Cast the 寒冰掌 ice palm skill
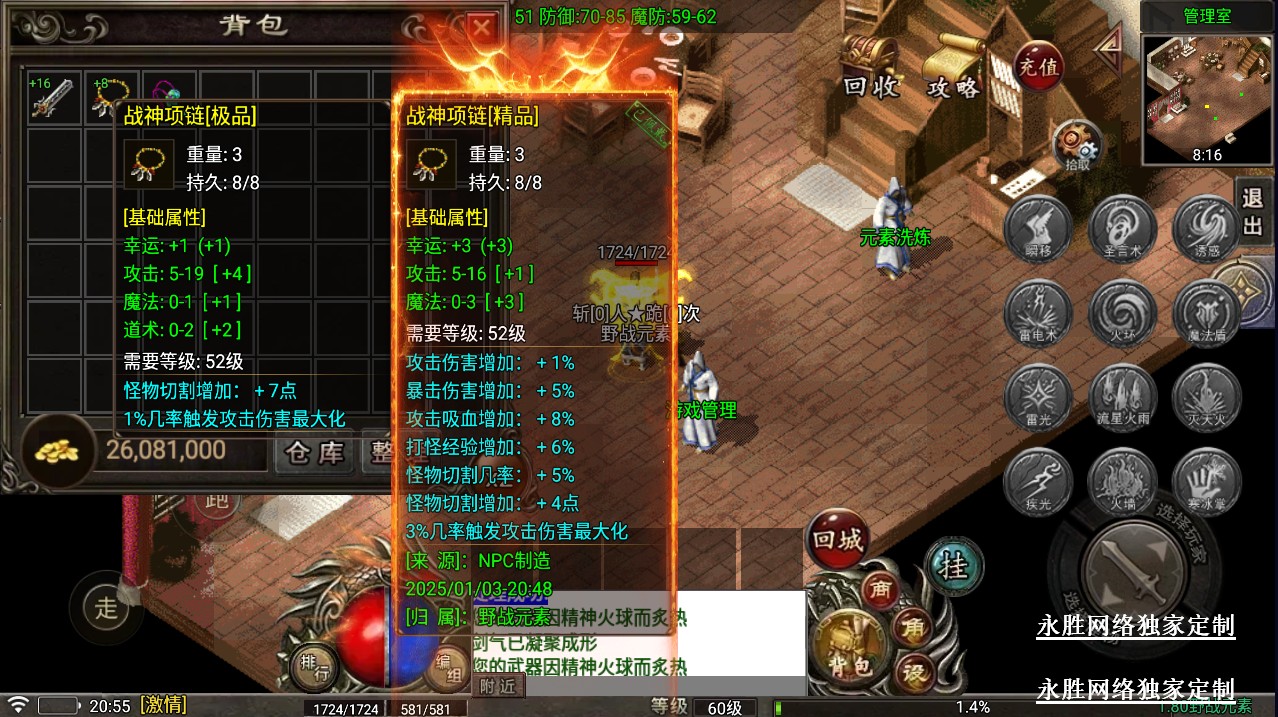Screen dimensions: 1278x717 1207,481
